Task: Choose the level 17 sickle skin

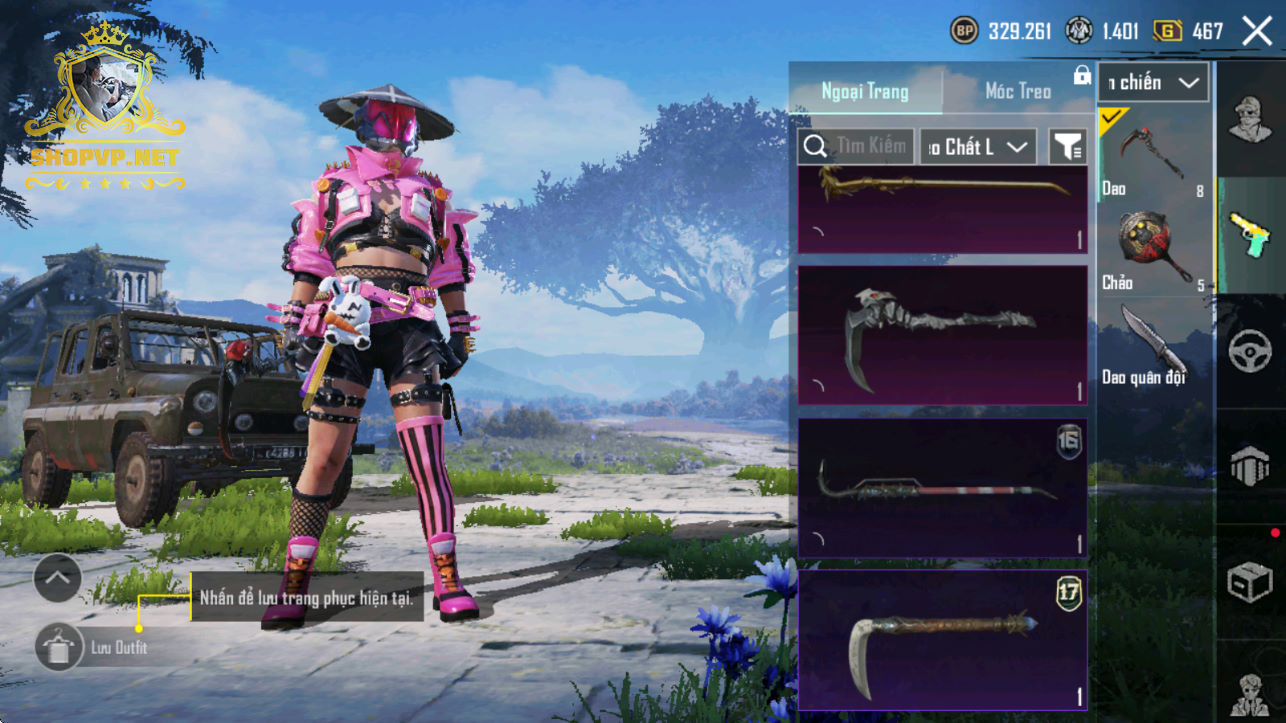Action: tap(942, 640)
